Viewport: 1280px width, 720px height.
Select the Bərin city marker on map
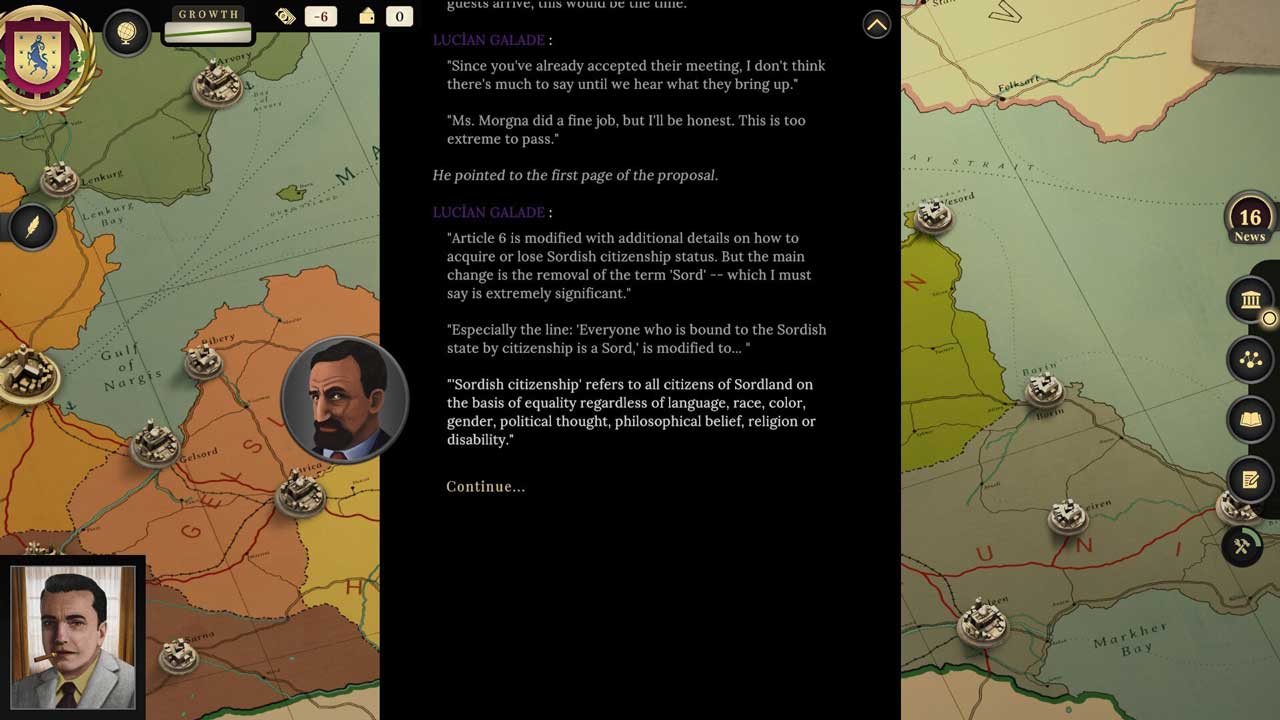tap(1045, 387)
